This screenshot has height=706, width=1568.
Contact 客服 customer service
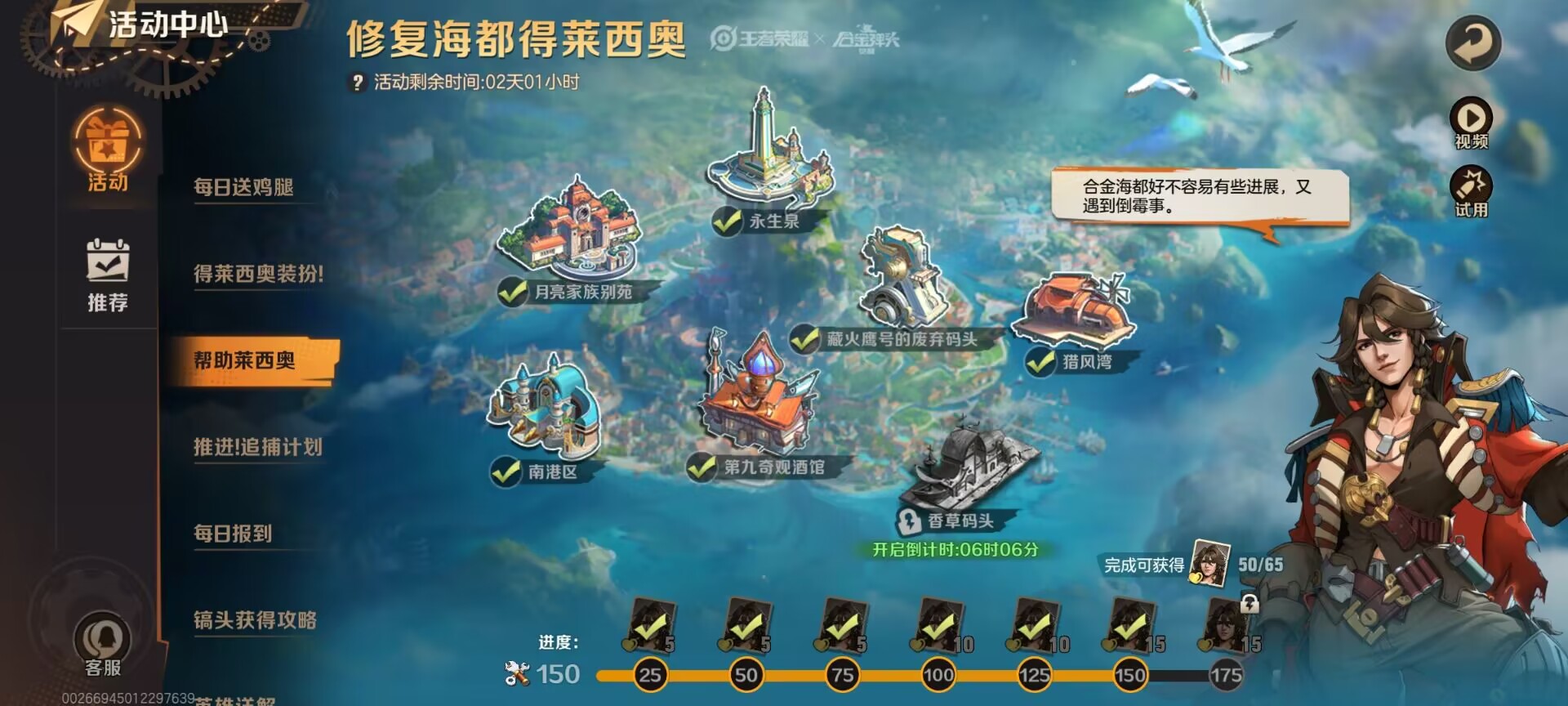(103, 646)
